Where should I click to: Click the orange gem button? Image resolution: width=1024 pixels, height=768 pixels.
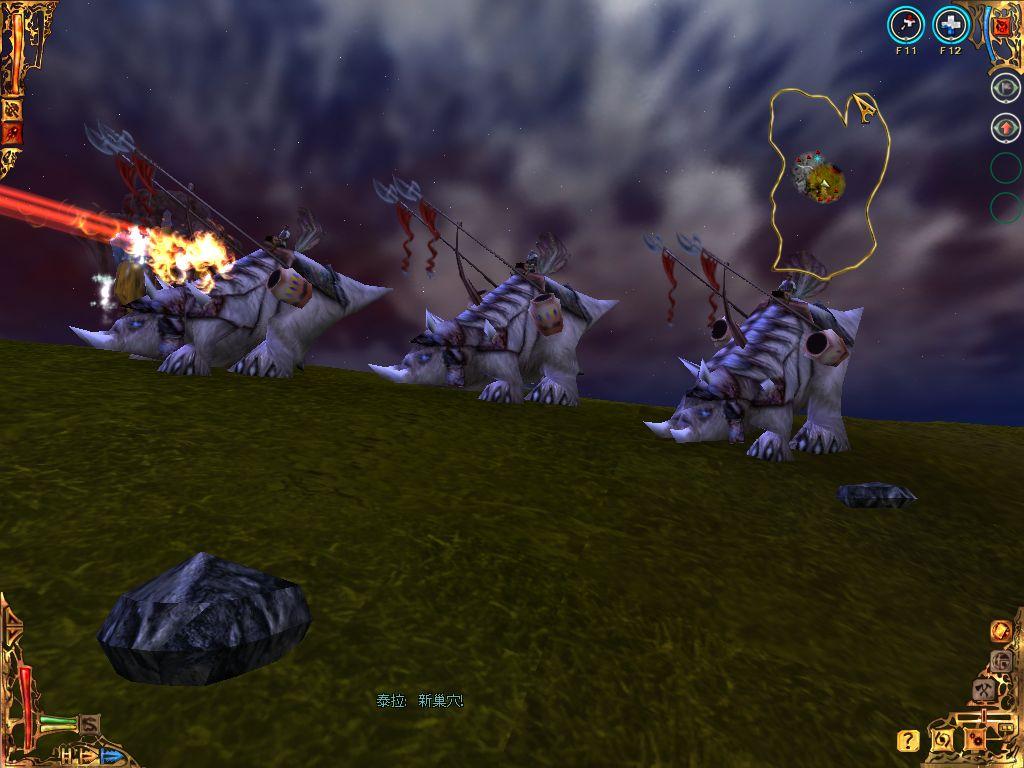point(999,631)
